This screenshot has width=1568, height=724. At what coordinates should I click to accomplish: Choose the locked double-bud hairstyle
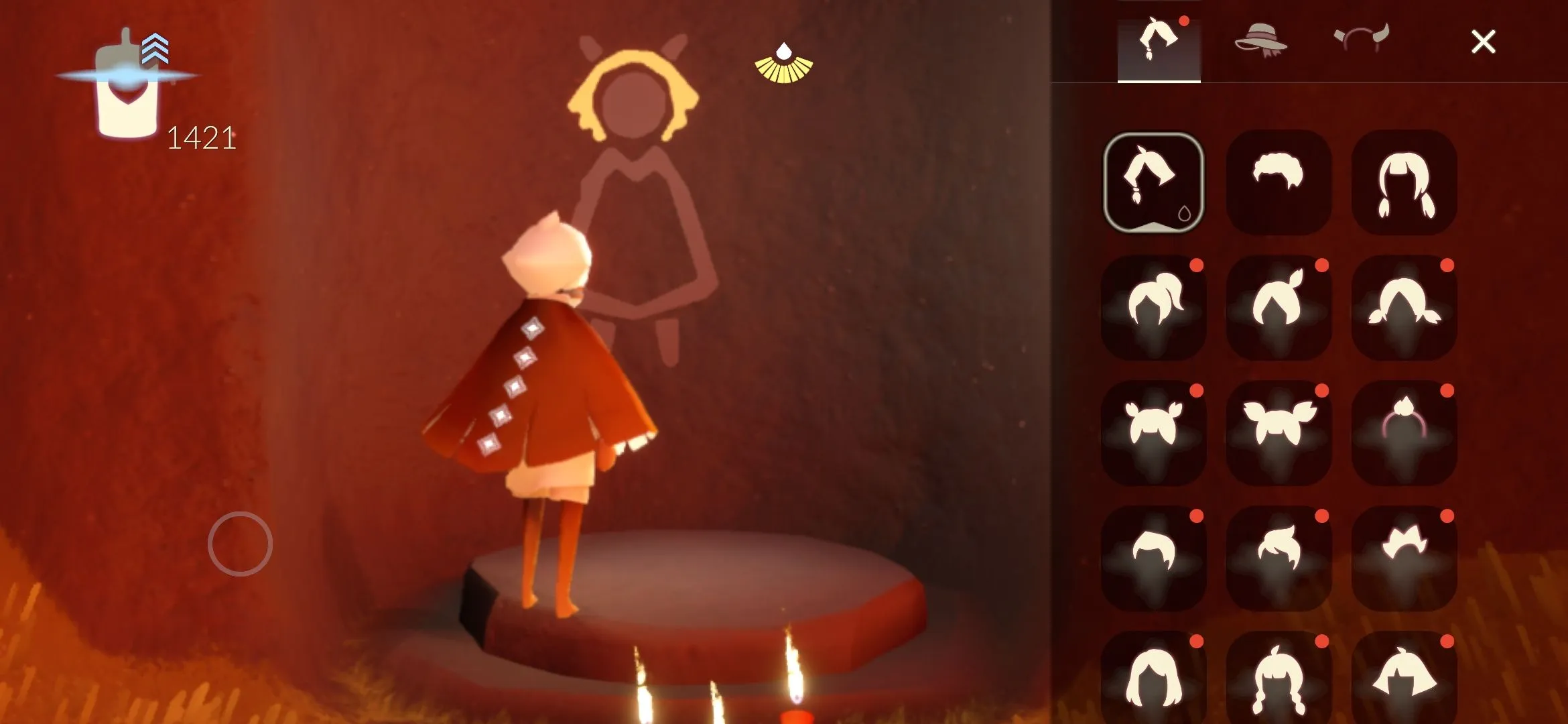coord(1153,432)
